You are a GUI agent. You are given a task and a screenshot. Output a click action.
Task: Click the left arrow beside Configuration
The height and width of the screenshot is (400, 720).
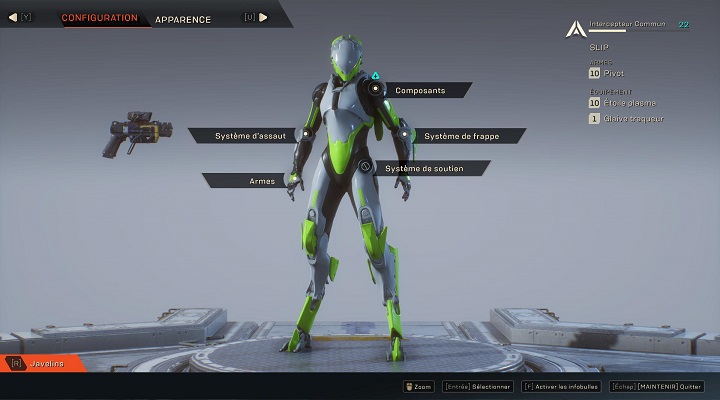(13, 17)
